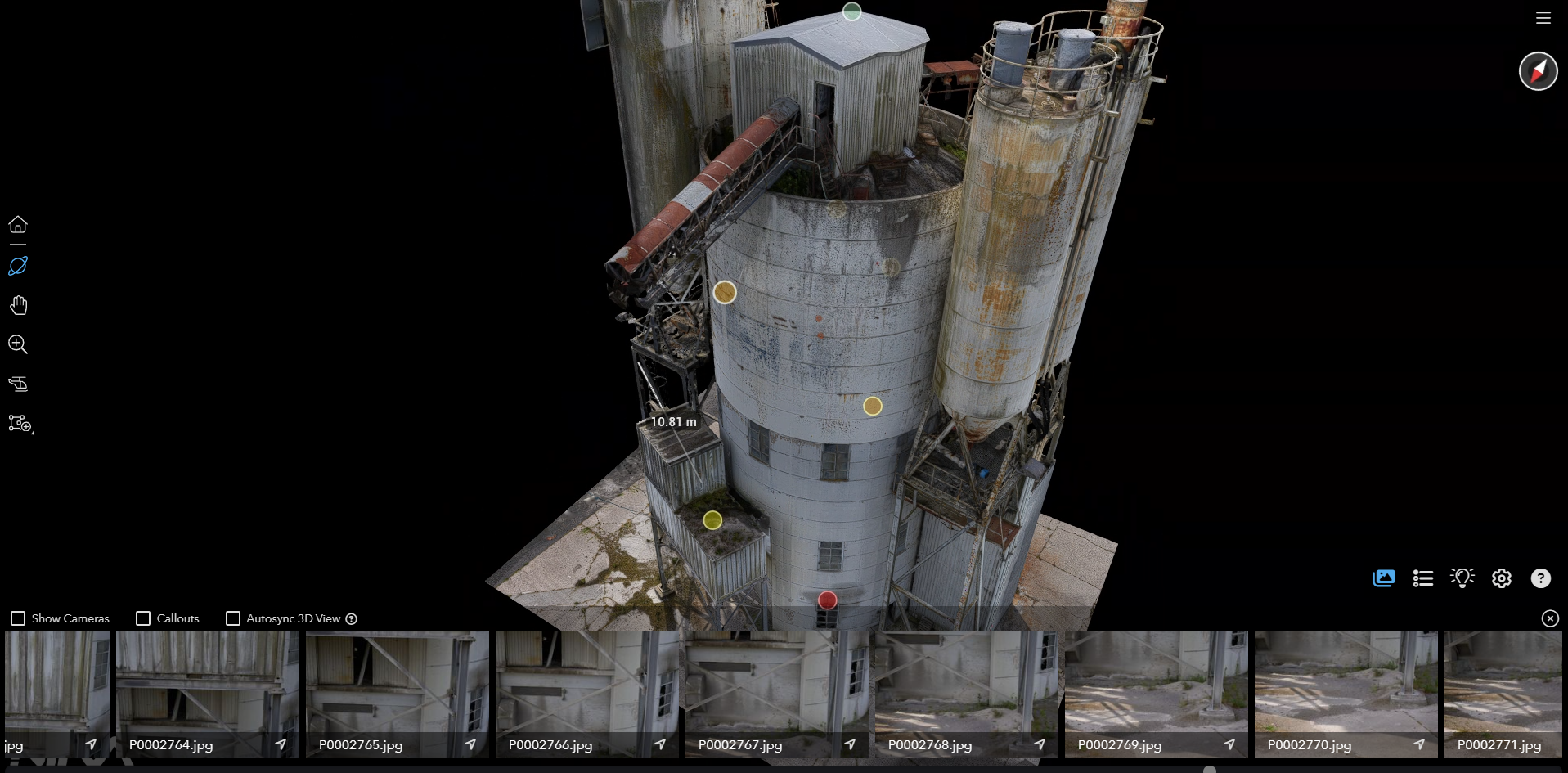Image resolution: width=1568 pixels, height=773 pixels.
Task: Open the gear settings
Action: [1501, 578]
